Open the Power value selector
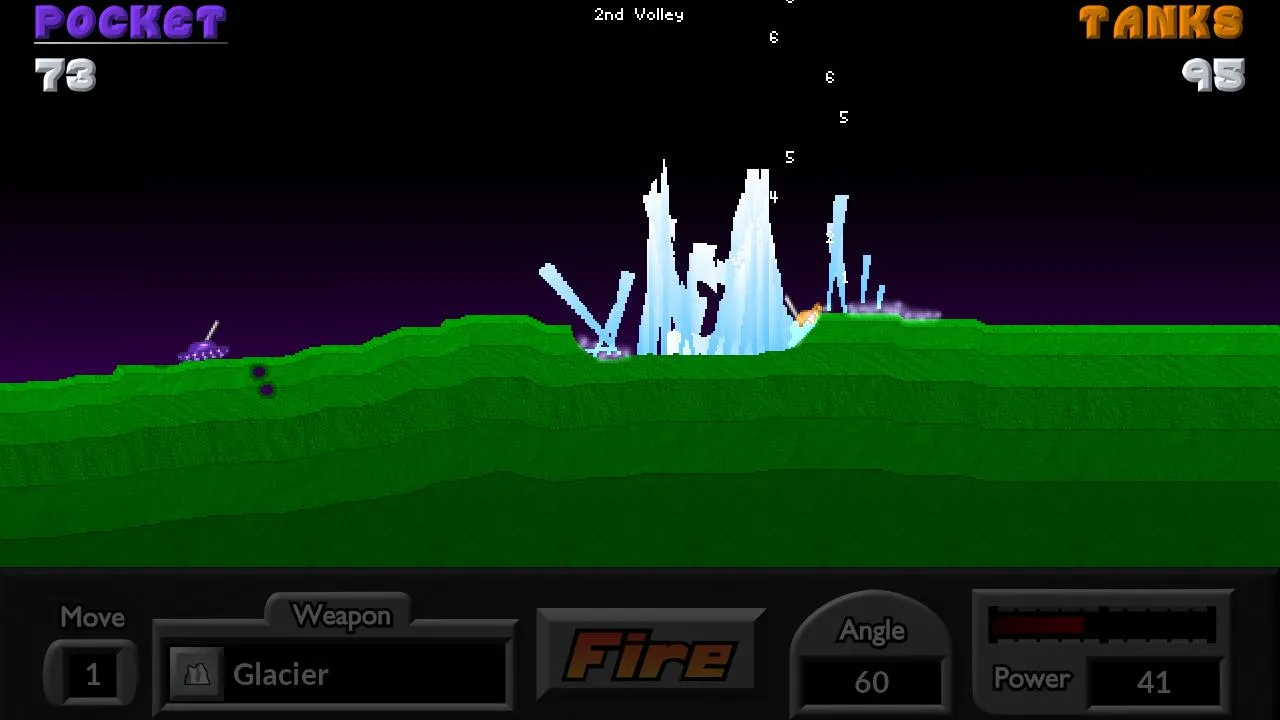1280x720 pixels. click(x=1155, y=682)
